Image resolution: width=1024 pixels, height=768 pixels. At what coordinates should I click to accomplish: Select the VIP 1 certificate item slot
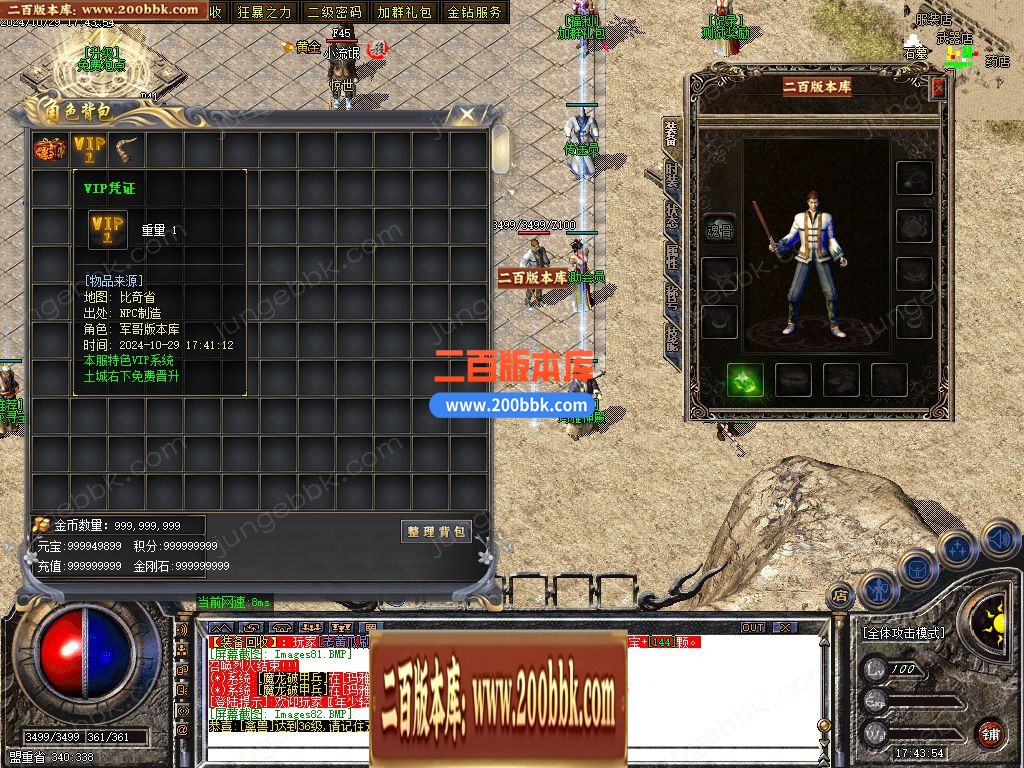(x=88, y=150)
